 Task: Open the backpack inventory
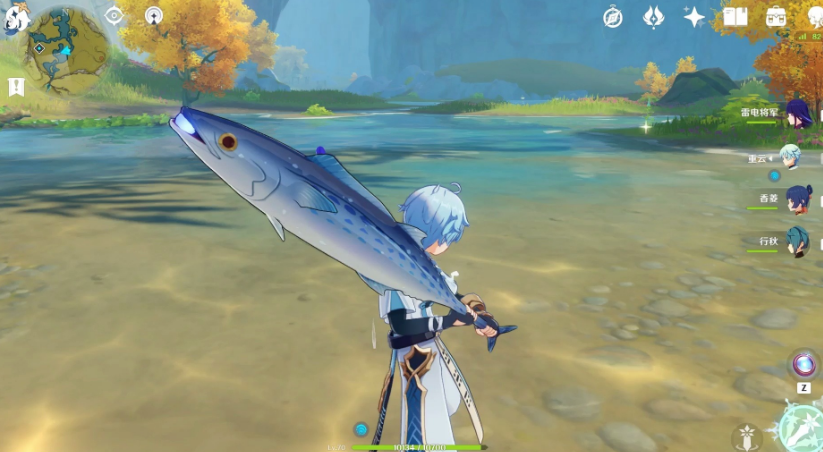pyautogui.click(x=776, y=16)
